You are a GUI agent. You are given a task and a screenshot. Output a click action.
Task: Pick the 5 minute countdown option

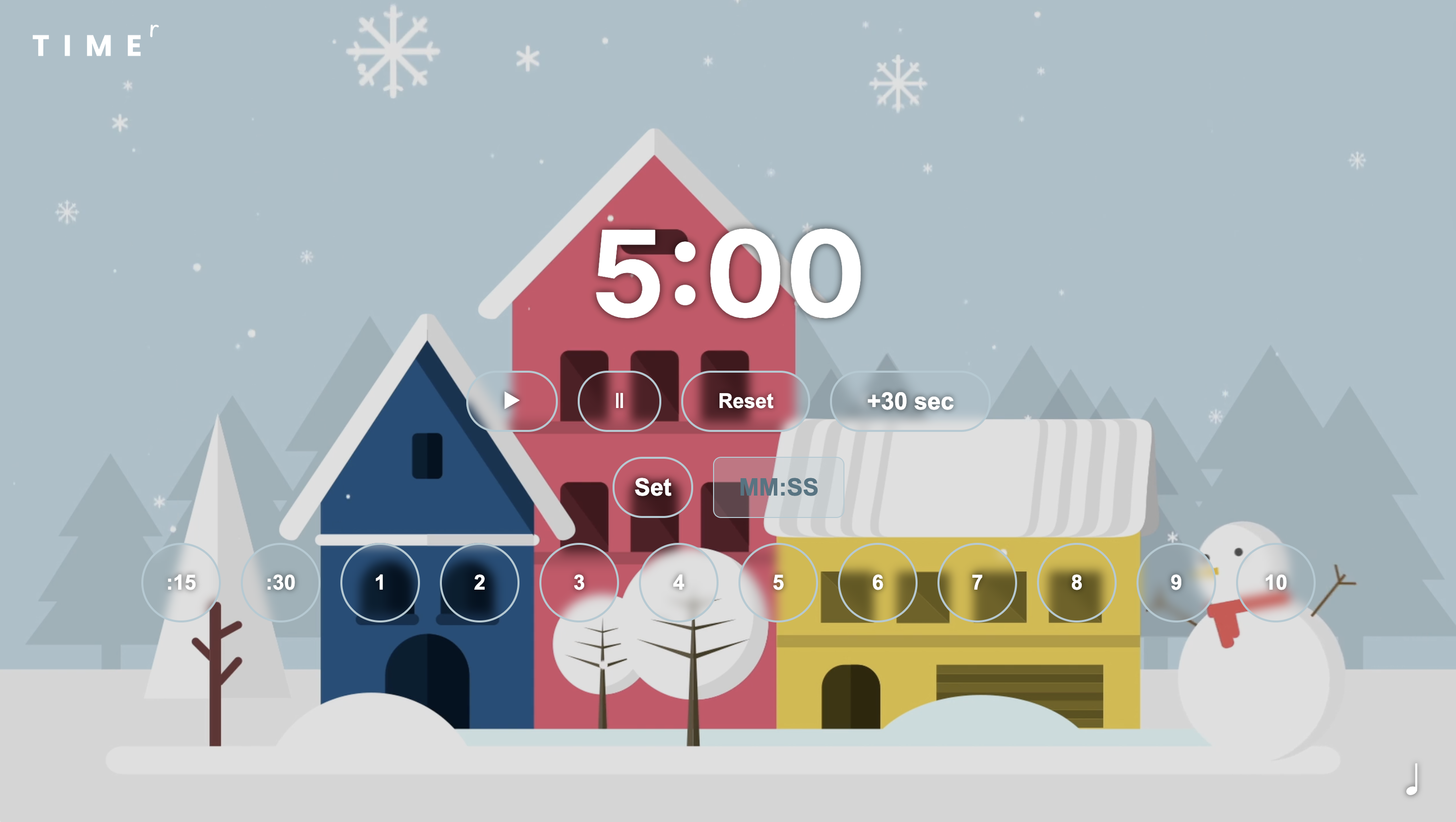point(778,582)
